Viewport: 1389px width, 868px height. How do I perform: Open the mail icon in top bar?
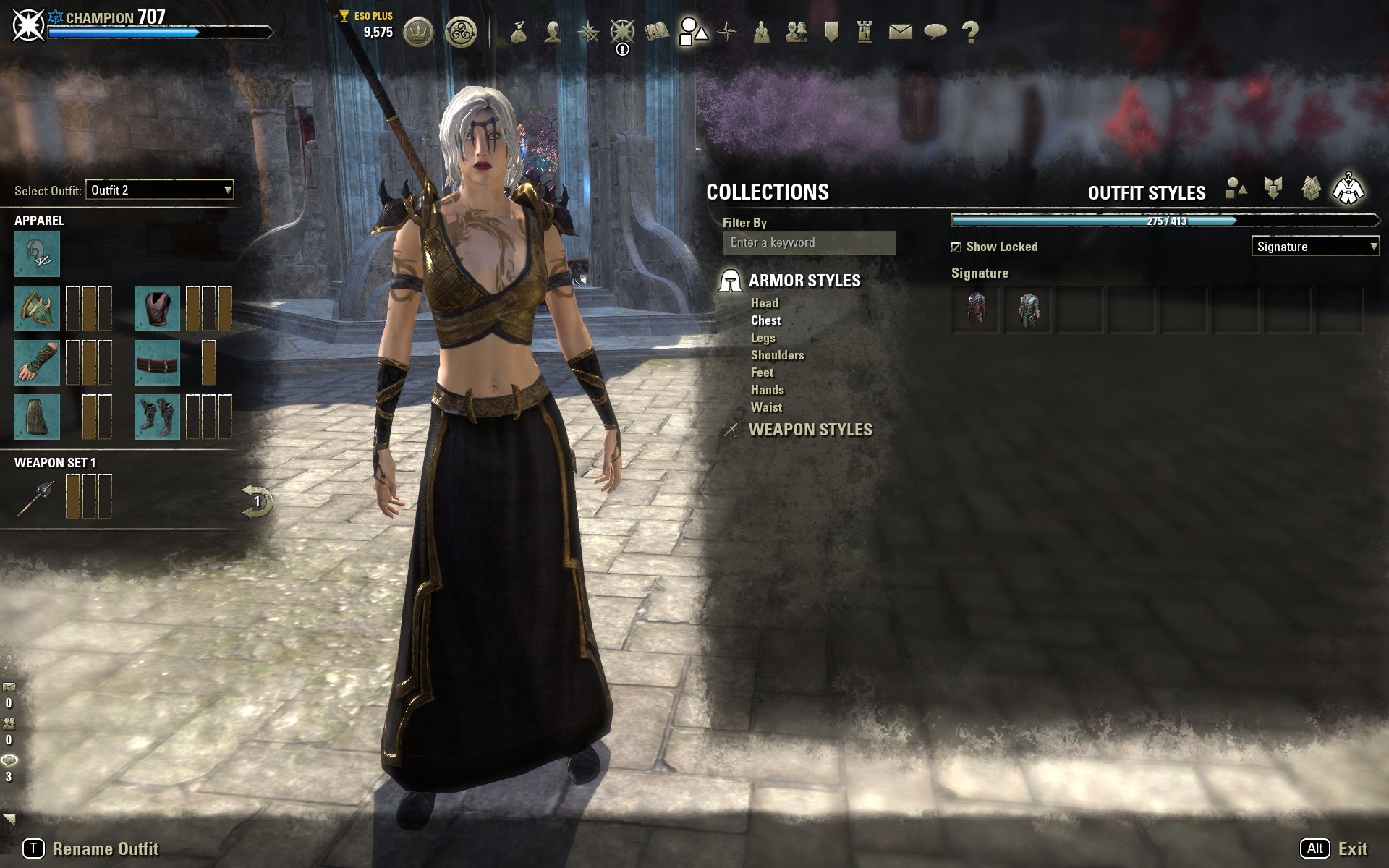[900, 32]
